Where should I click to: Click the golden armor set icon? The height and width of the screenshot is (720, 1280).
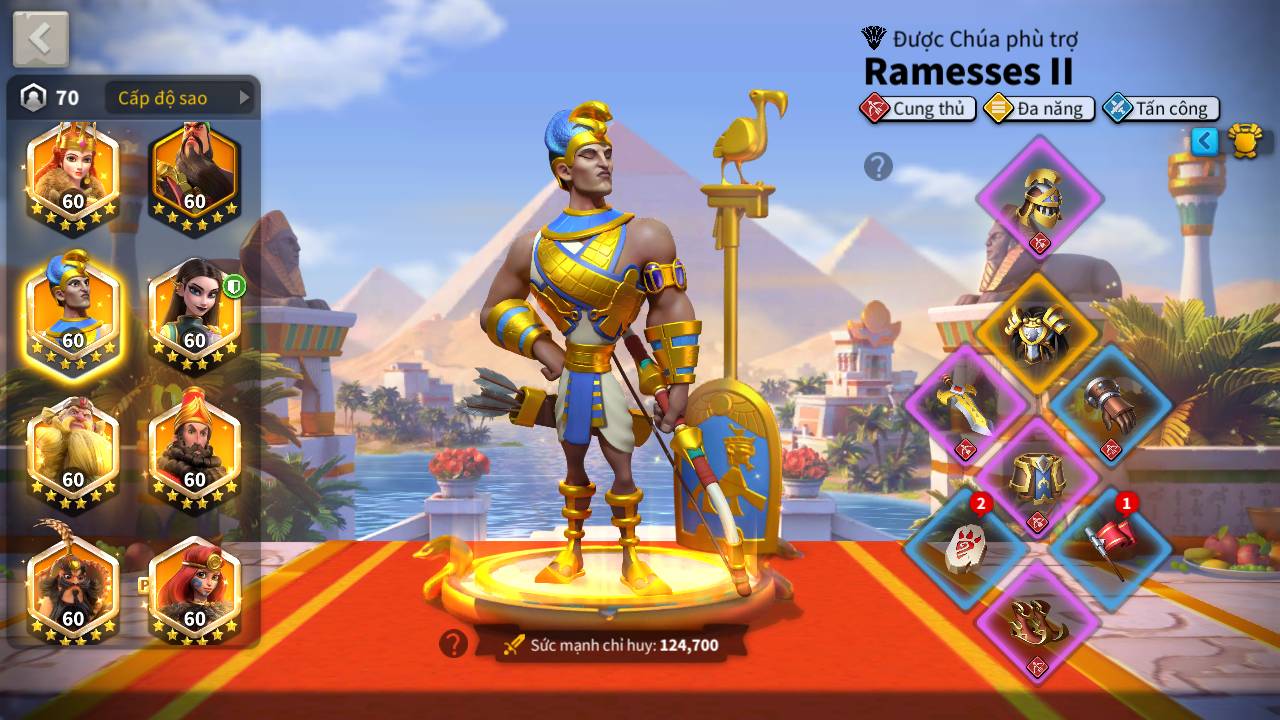click(1245, 141)
